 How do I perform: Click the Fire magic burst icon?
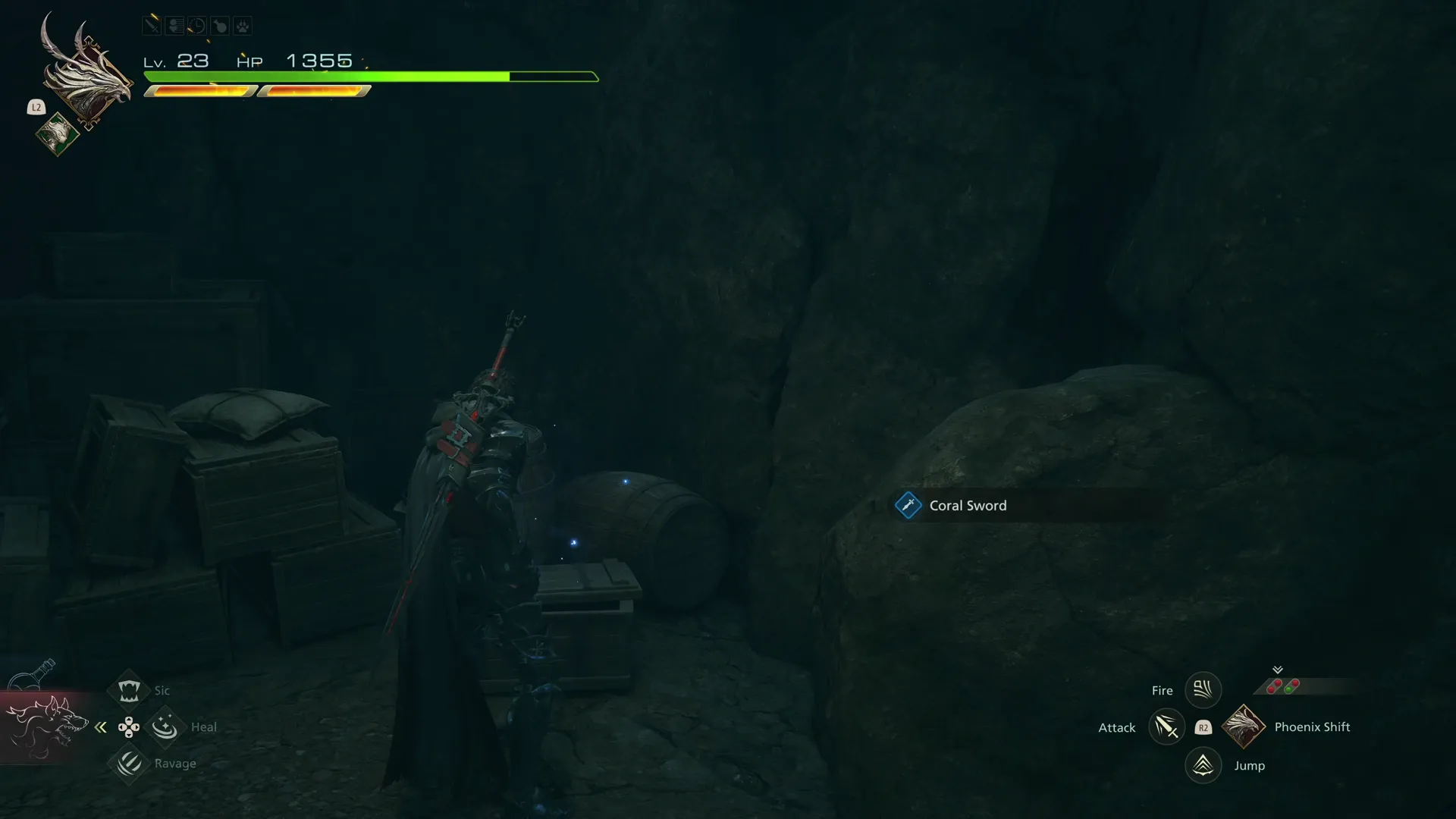1203,689
